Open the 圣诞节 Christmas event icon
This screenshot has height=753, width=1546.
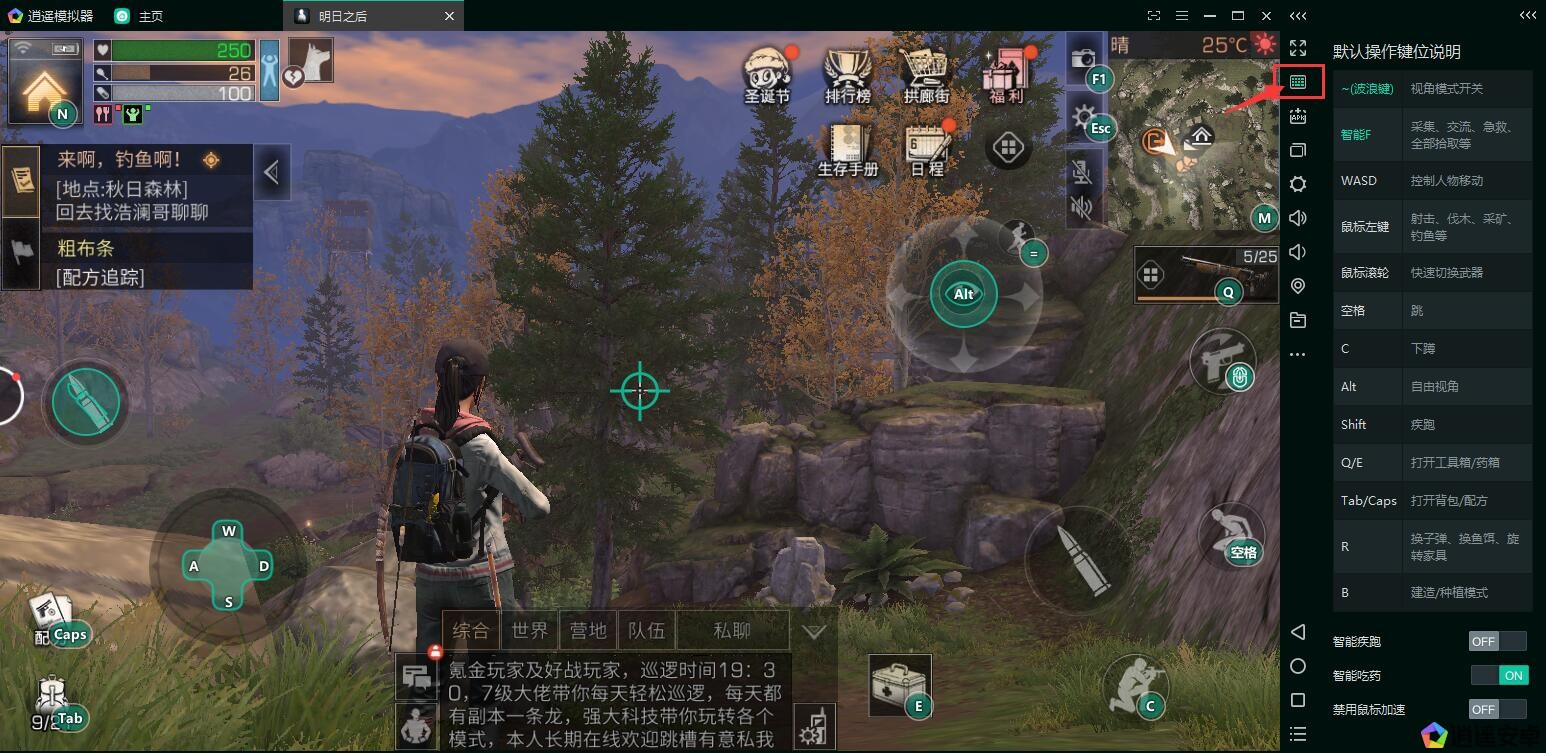click(x=767, y=72)
